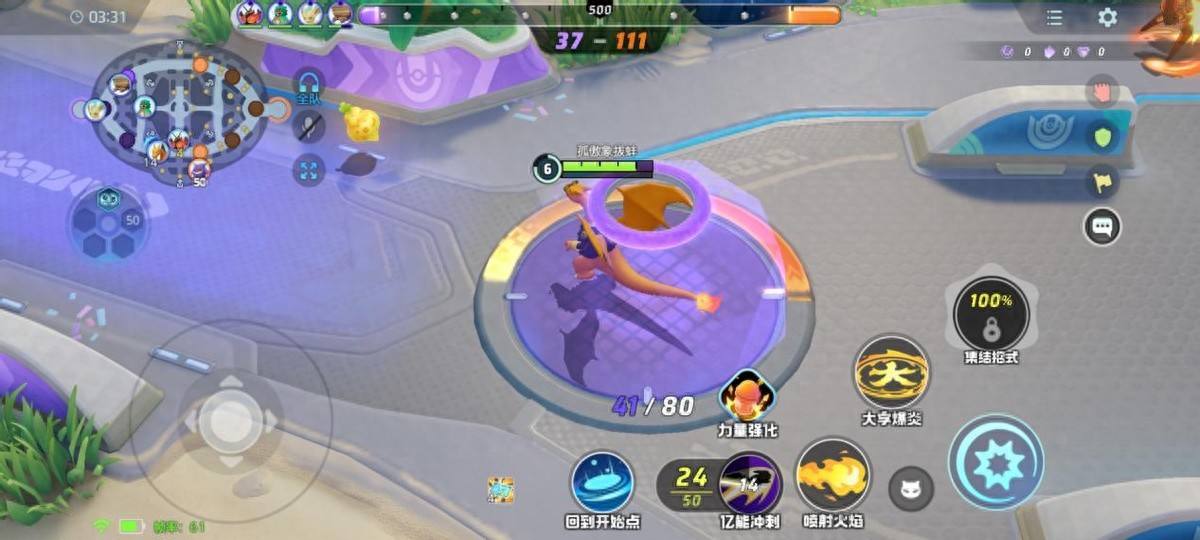Open the held energy hexagon panel
The width and height of the screenshot is (1200, 540).
[x=108, y=224]
